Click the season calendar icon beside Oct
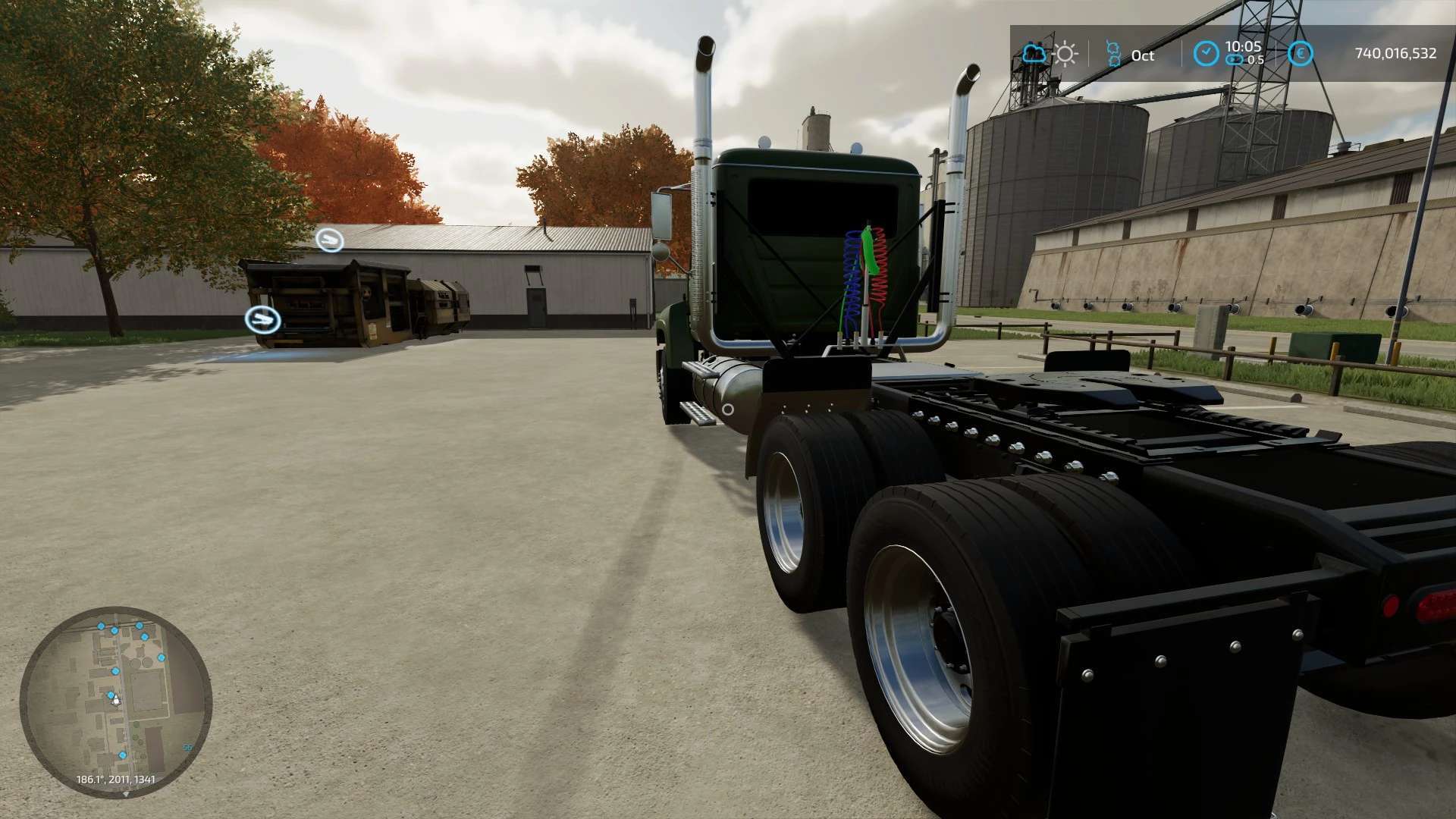This screenshot has height=819, width=1456. tap(1113, 54)
